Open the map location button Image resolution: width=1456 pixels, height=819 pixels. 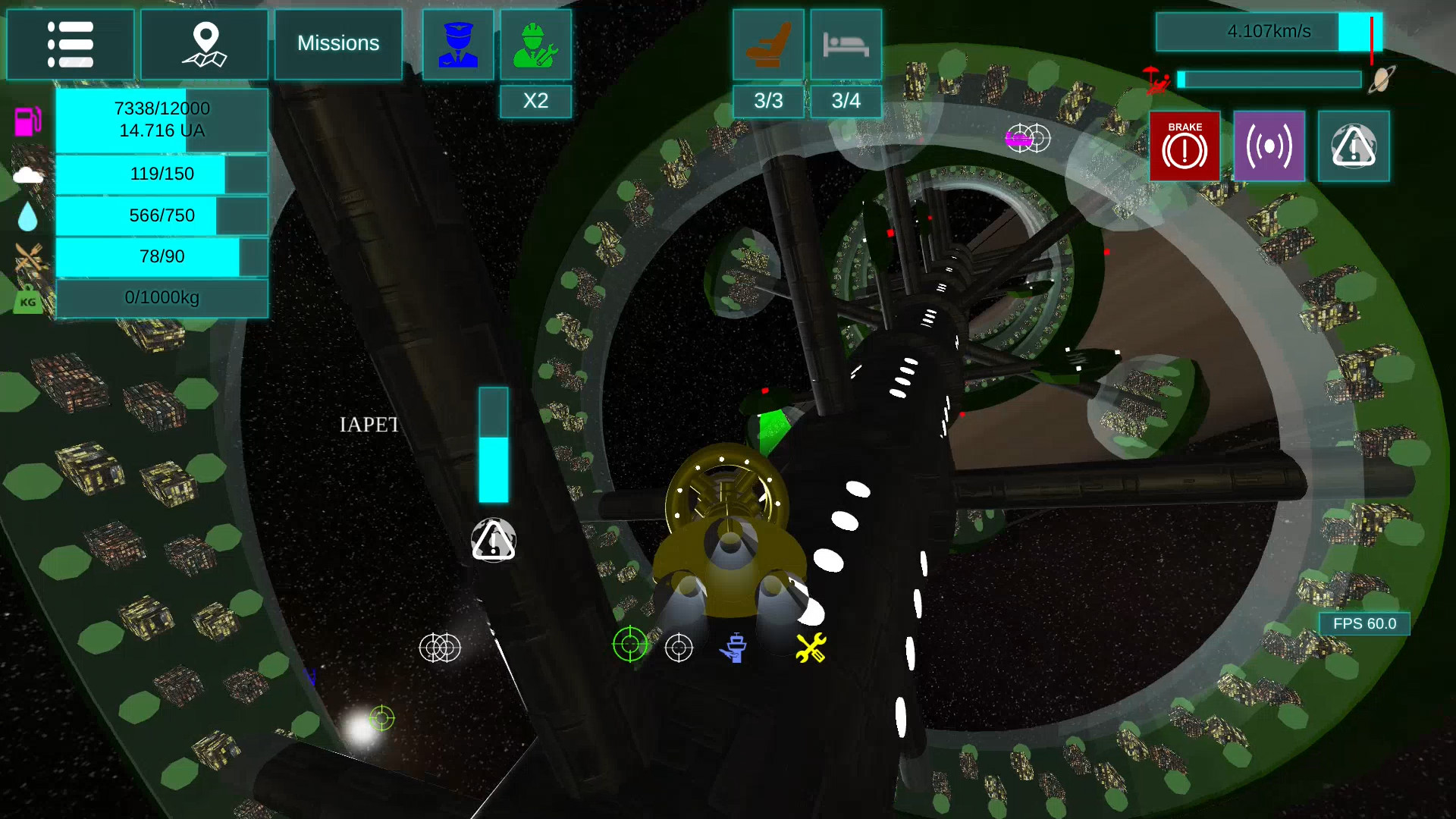tap(204, 44)
